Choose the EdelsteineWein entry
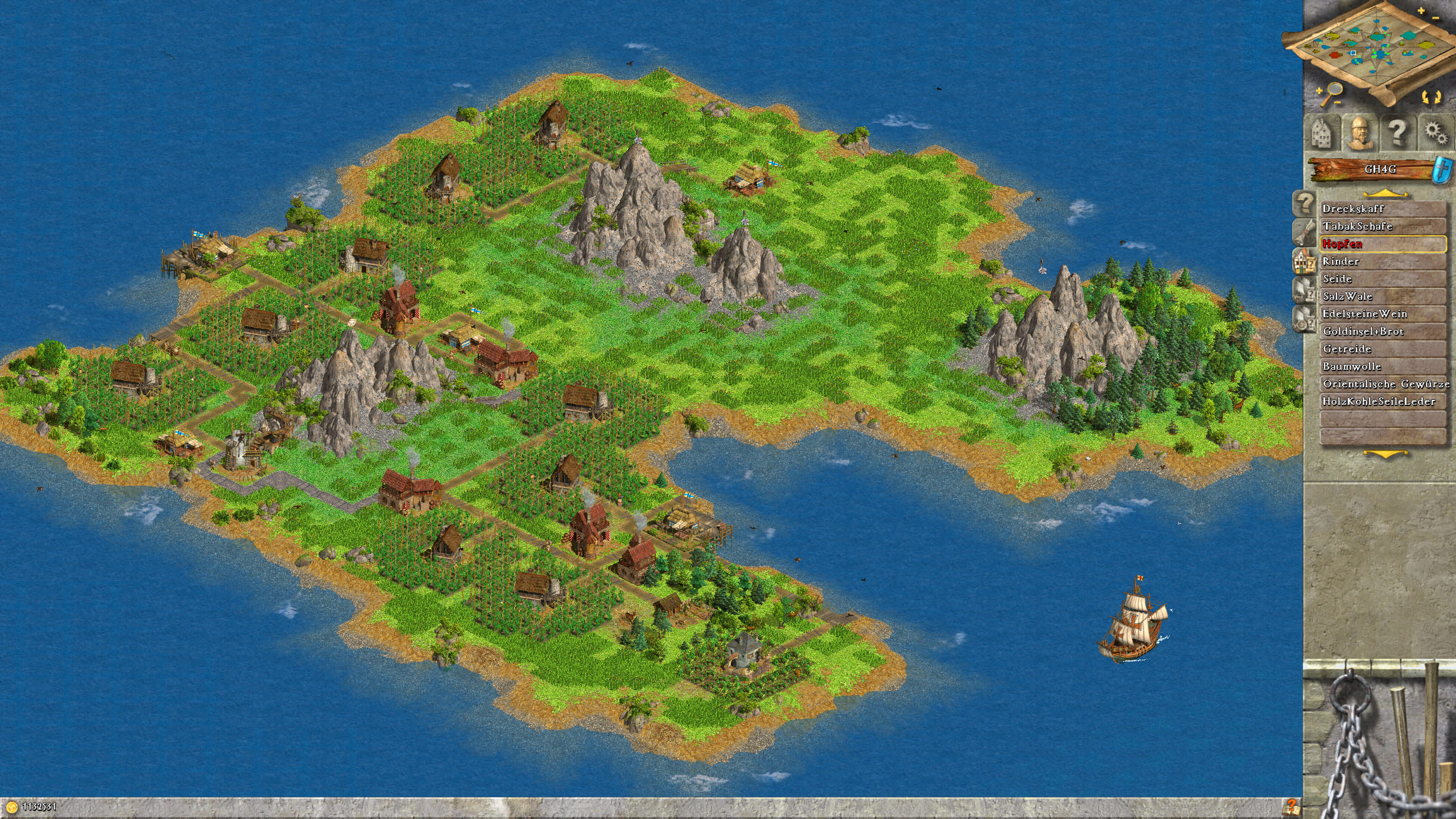 pos(1382,314)
